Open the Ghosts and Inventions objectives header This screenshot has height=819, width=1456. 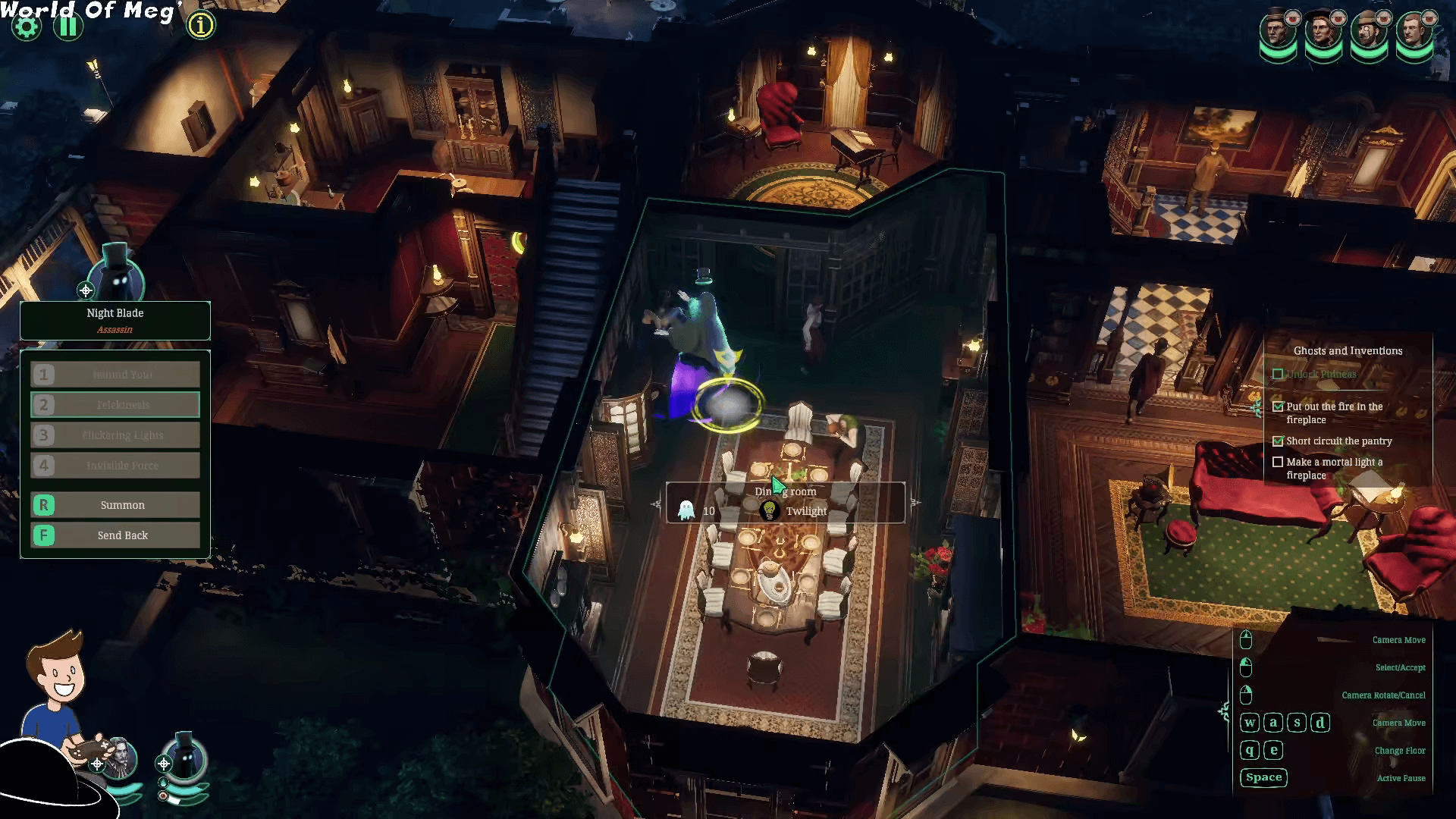[x=1348, y=350]
